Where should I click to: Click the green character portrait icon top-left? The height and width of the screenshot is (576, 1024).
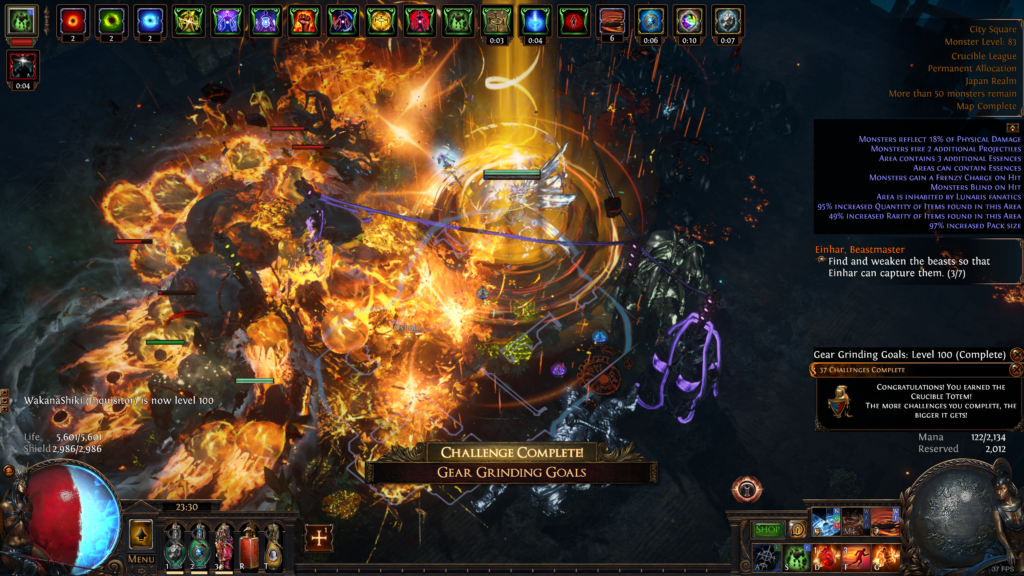(22, 19)
